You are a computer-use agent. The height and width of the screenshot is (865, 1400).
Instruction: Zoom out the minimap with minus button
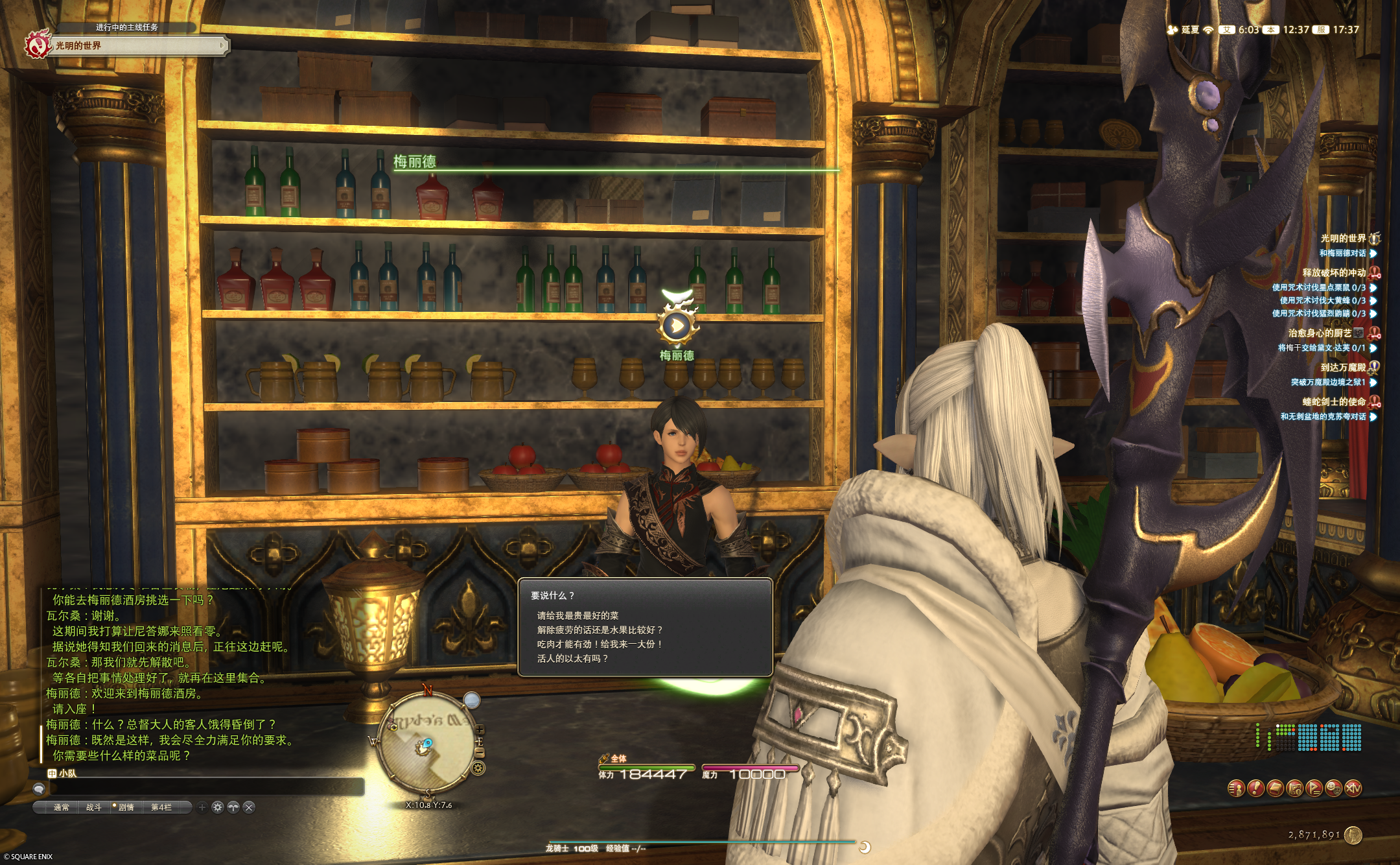pos(480,752)
